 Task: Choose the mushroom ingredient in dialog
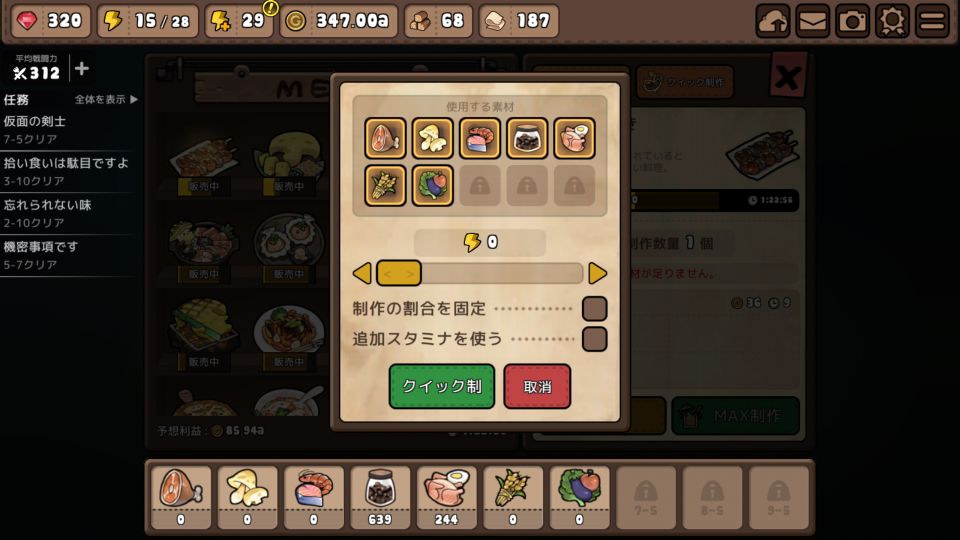[433, 138]
